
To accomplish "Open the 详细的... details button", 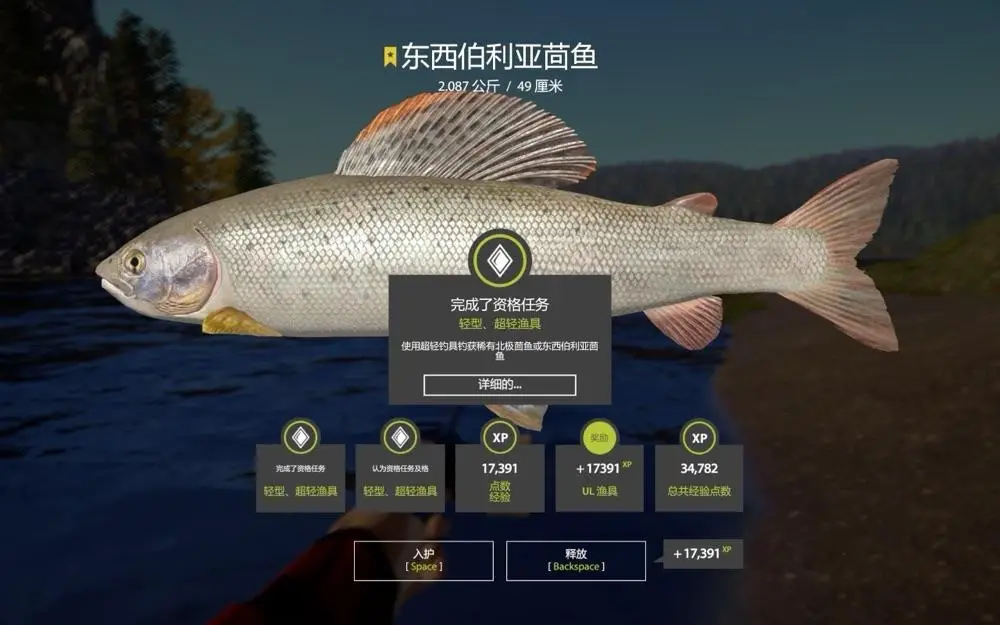I will tap(499, 385).
